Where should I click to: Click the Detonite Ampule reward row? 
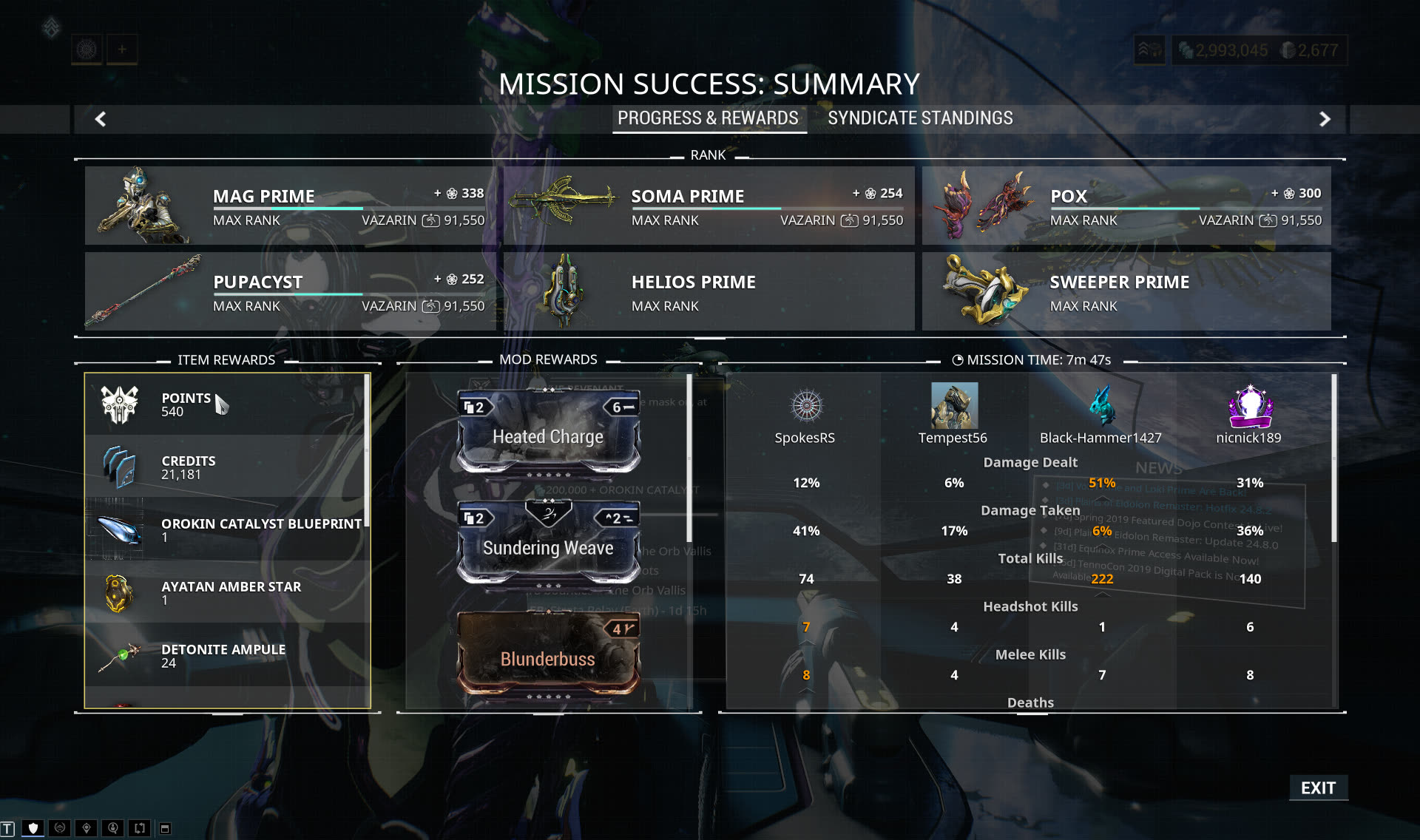point(226,655)
